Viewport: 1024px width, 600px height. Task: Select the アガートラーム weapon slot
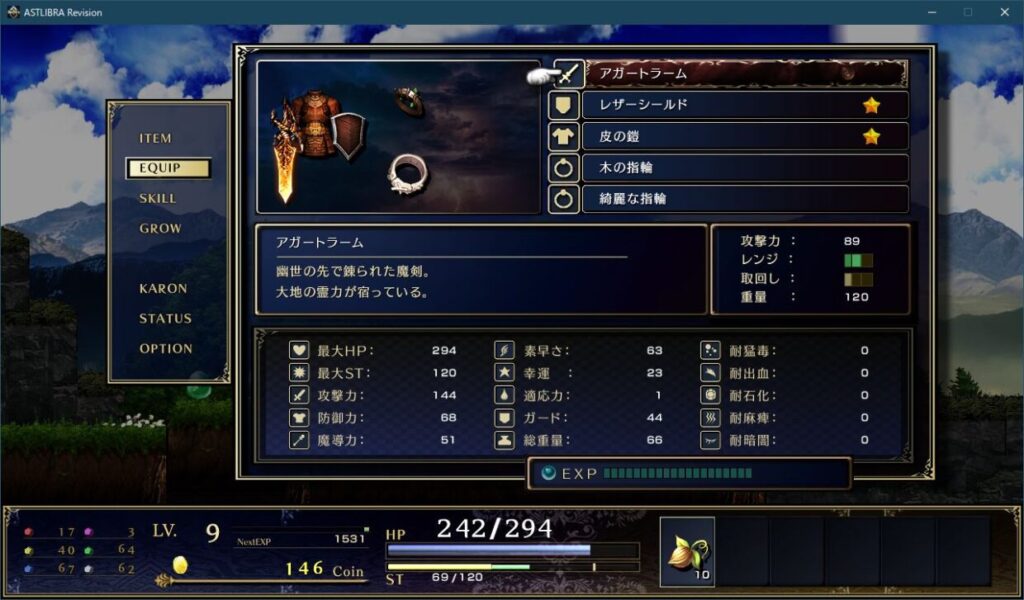(745, 73)
